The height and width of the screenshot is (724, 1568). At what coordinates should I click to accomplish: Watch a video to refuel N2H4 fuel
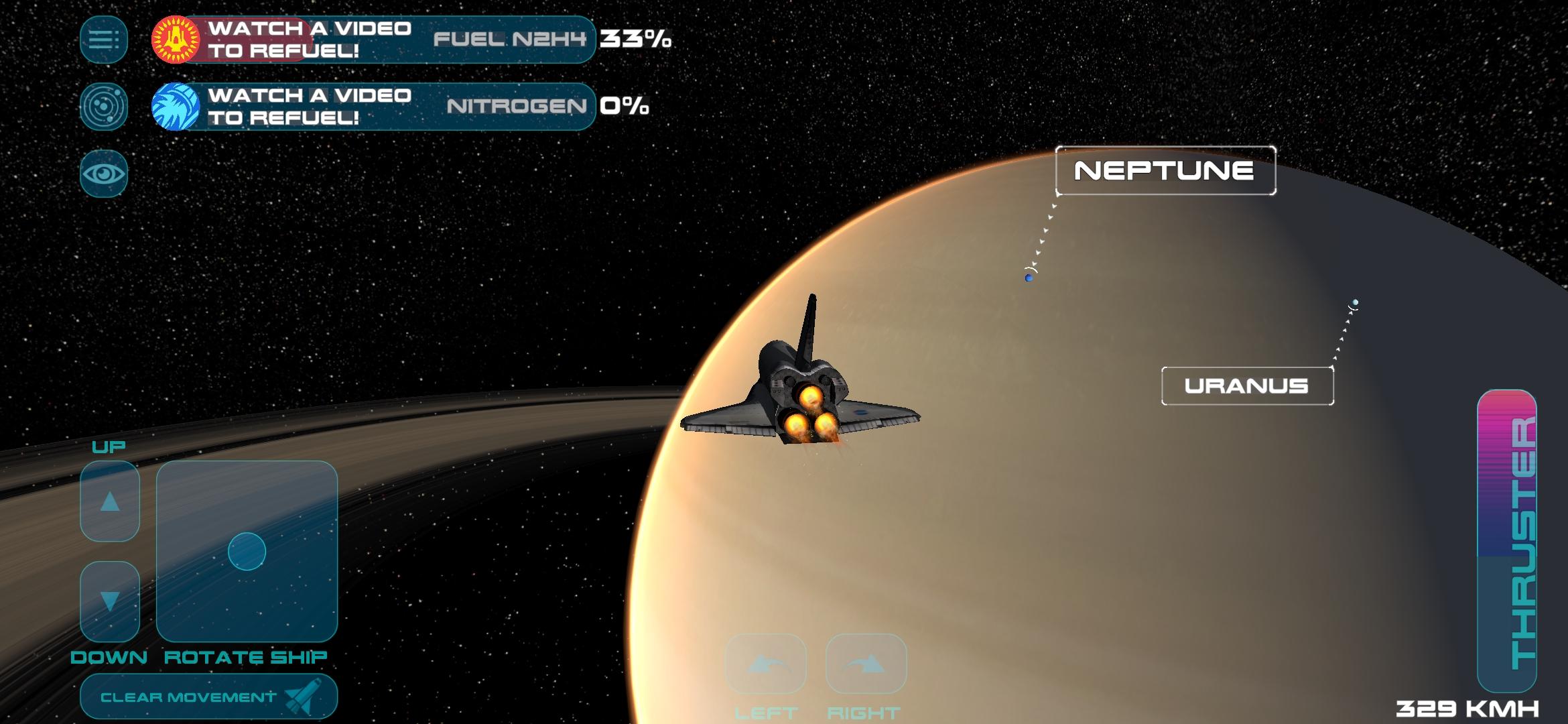pyautogui.click(x=281, y=40)
